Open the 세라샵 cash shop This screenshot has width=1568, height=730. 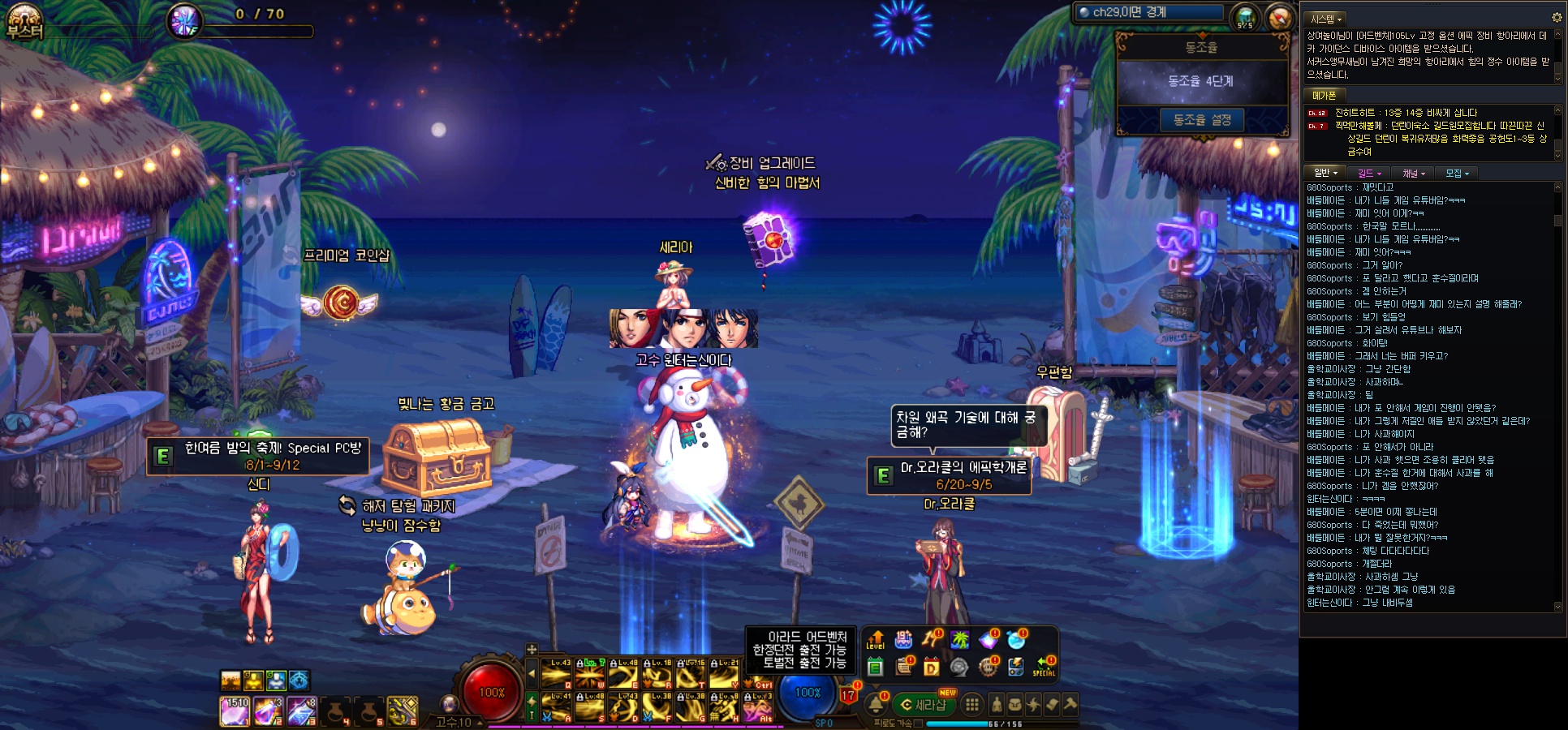coord(924,705)
